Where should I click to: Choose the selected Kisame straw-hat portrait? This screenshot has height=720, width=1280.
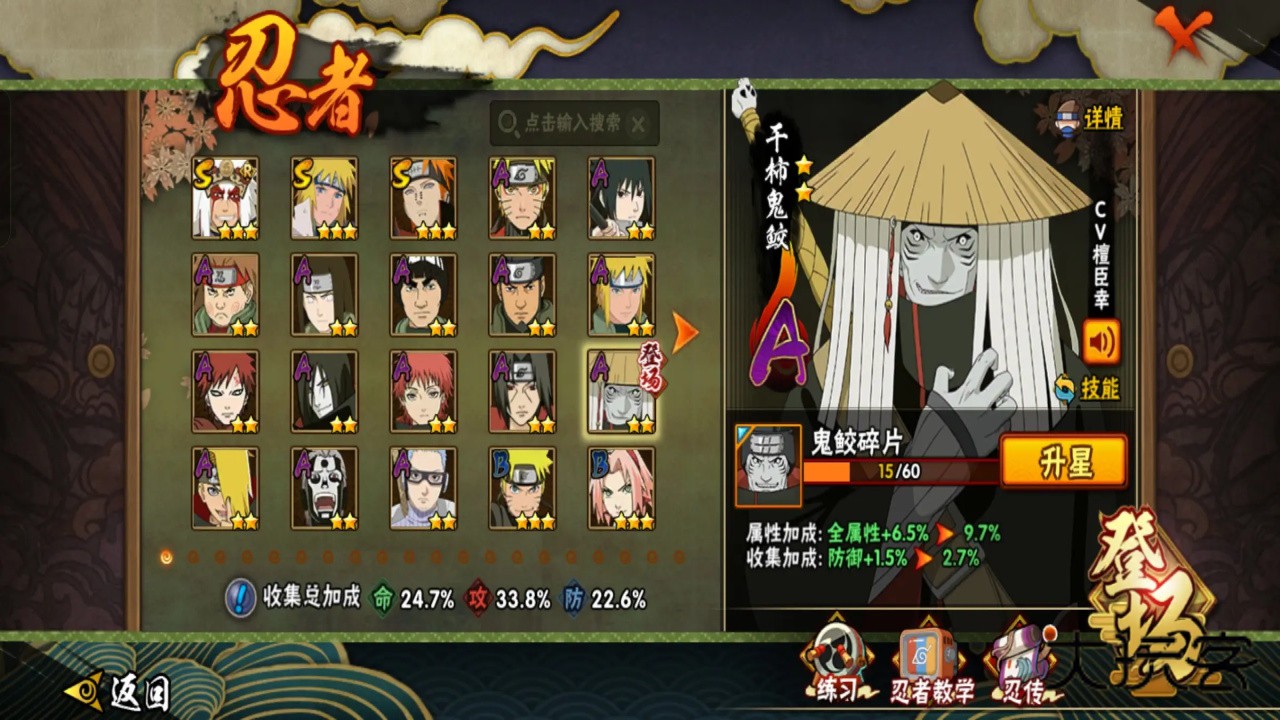(621, 391)
